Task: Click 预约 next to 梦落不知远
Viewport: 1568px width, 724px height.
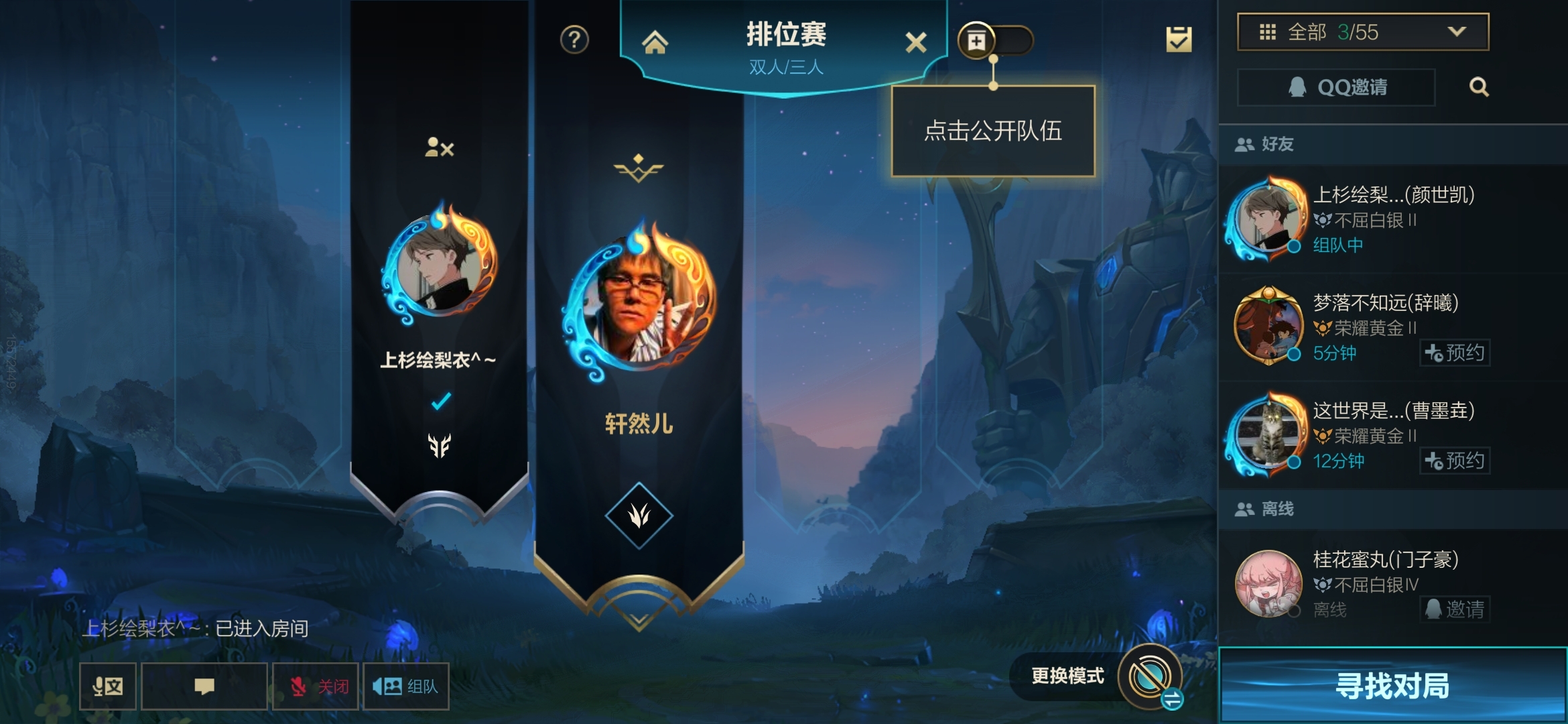Action: click(1454, 353)
